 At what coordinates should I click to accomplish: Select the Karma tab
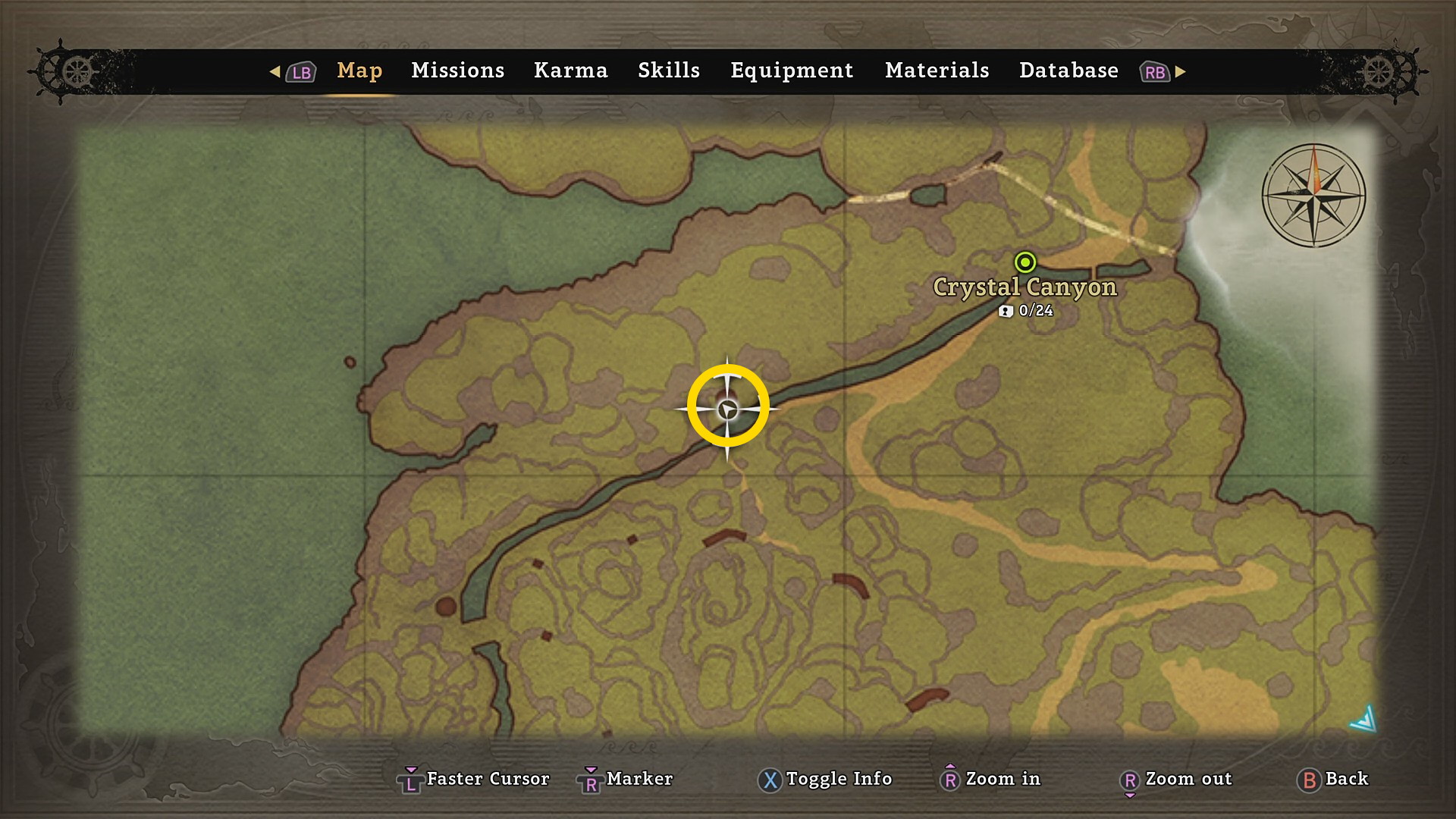click(x=570, y=71)
